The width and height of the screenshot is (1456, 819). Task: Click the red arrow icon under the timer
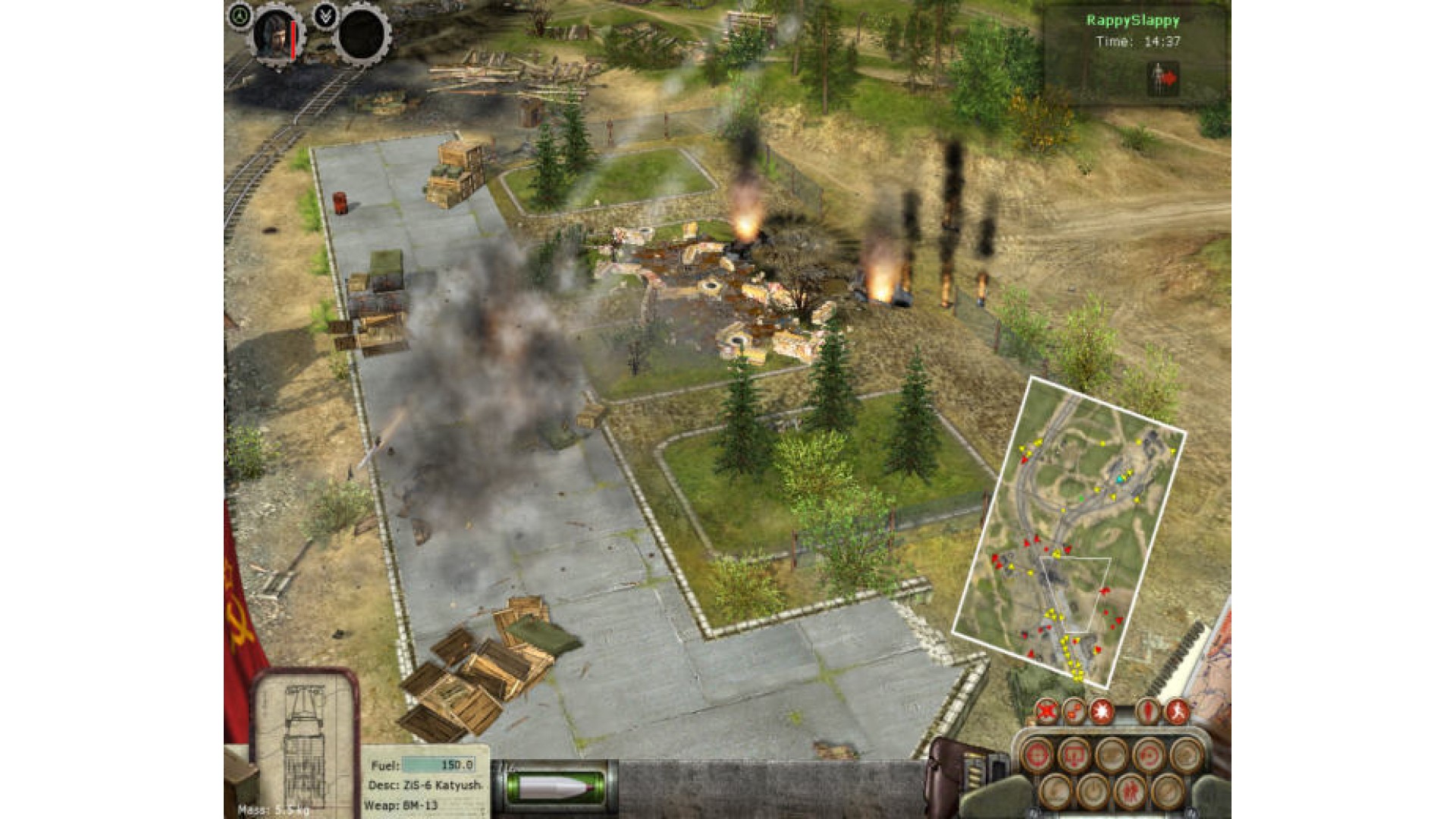(x=1163, y=78)
